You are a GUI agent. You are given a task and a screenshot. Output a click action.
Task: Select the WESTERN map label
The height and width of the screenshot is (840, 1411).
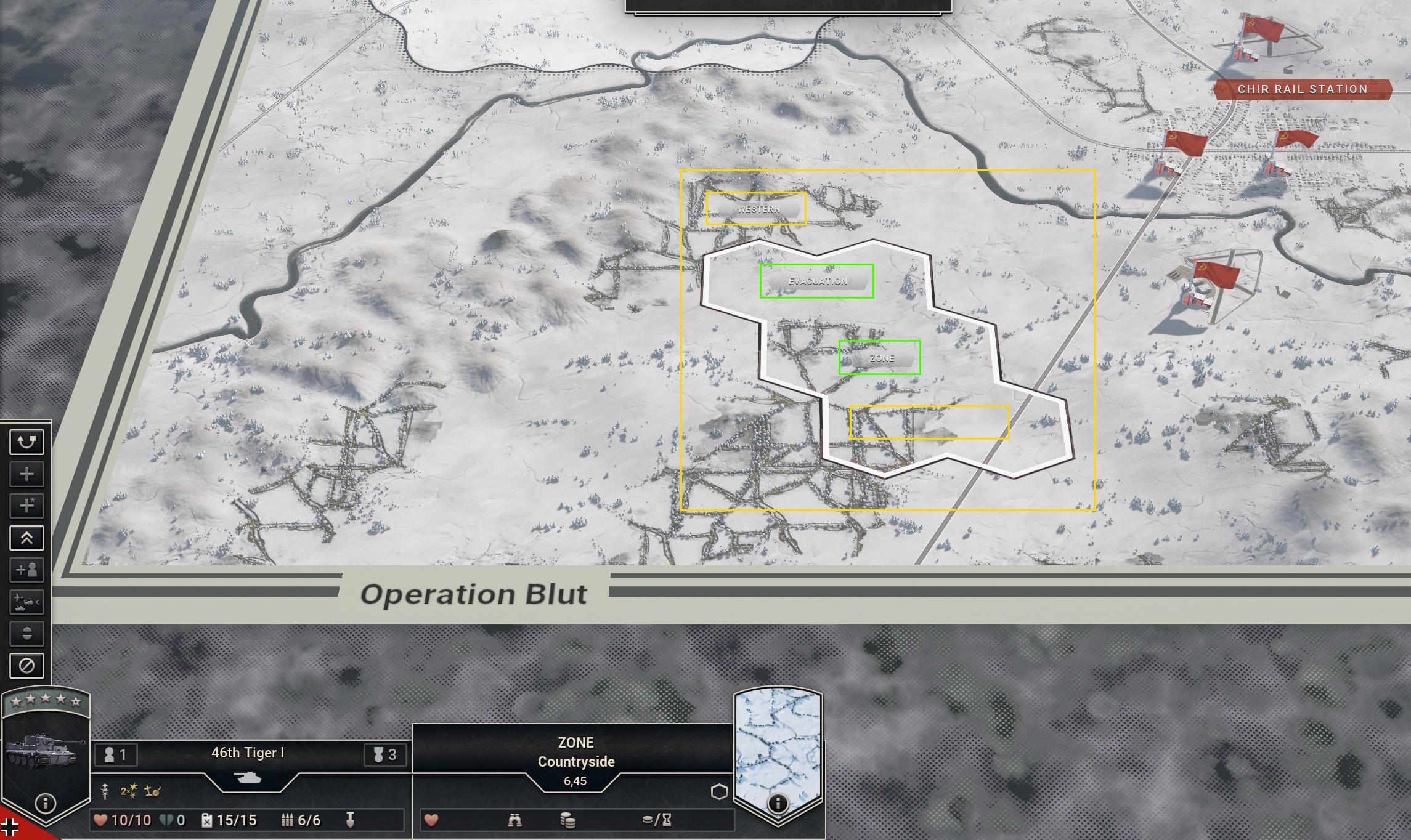[x=757, y=209]
